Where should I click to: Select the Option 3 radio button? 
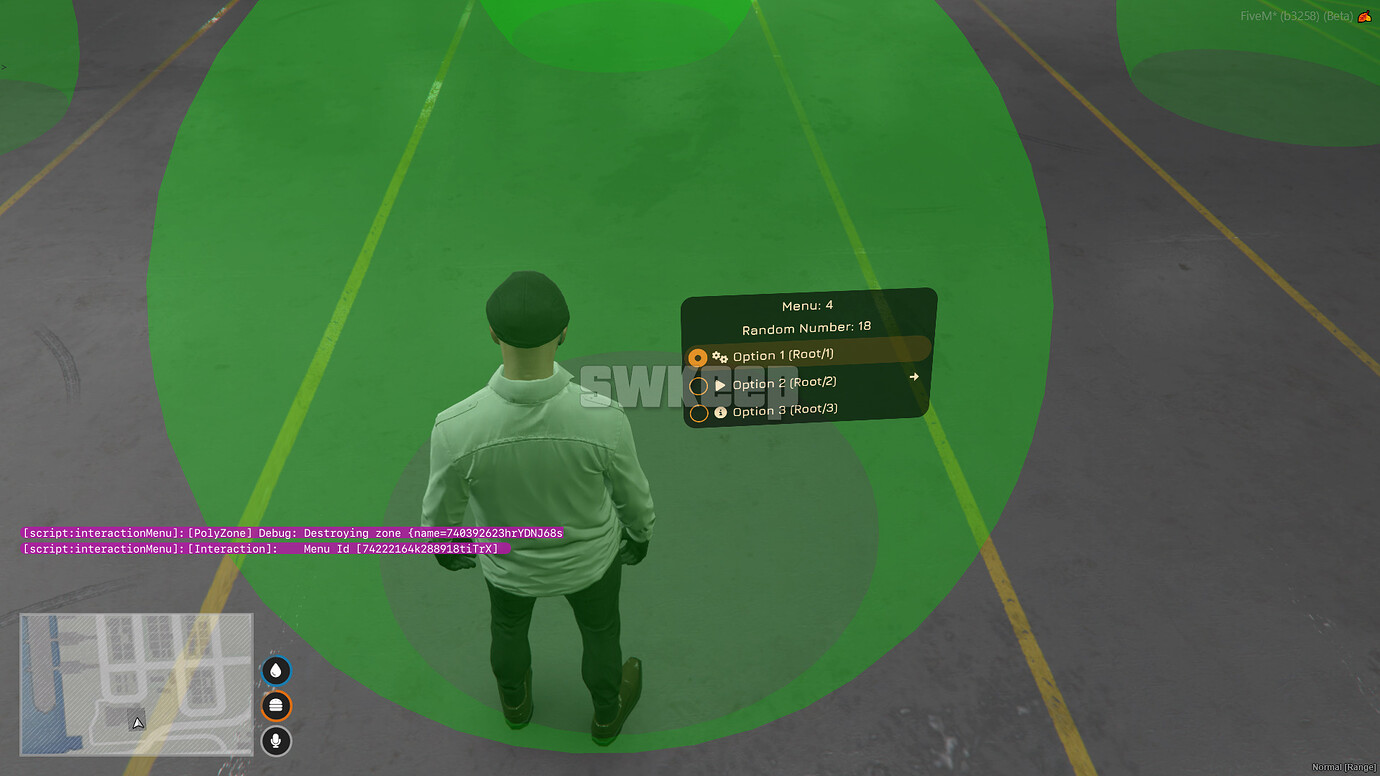pos(698,412)
